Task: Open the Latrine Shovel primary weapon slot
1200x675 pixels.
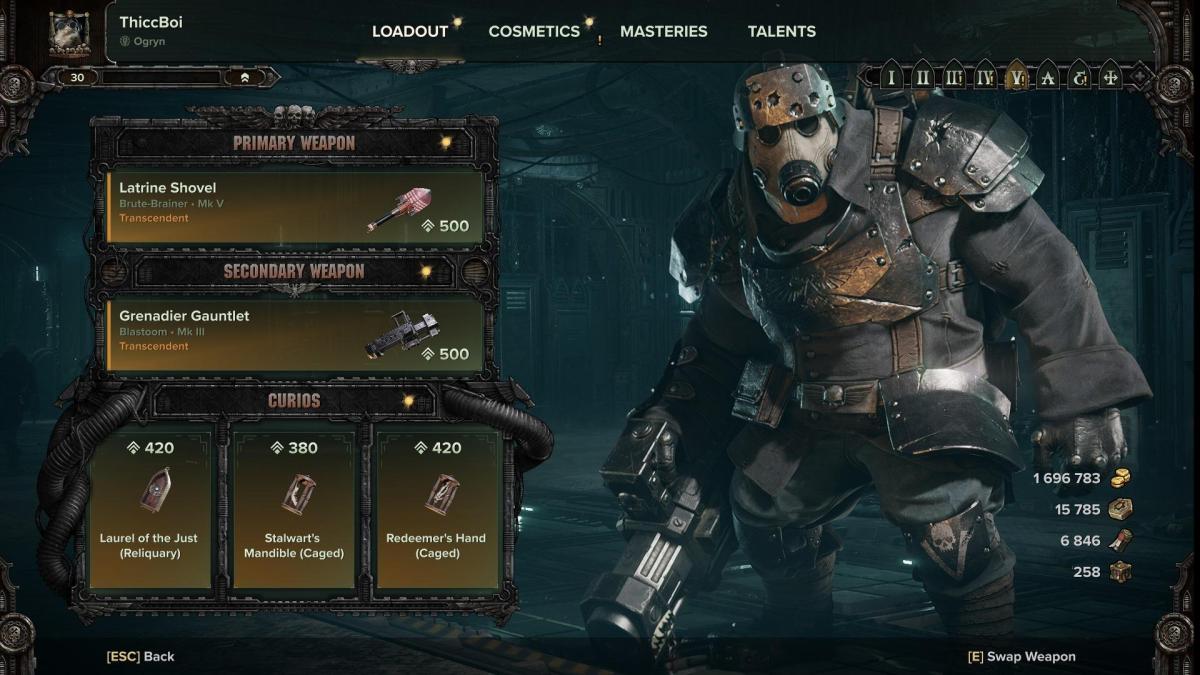Action: coord(295,208)
